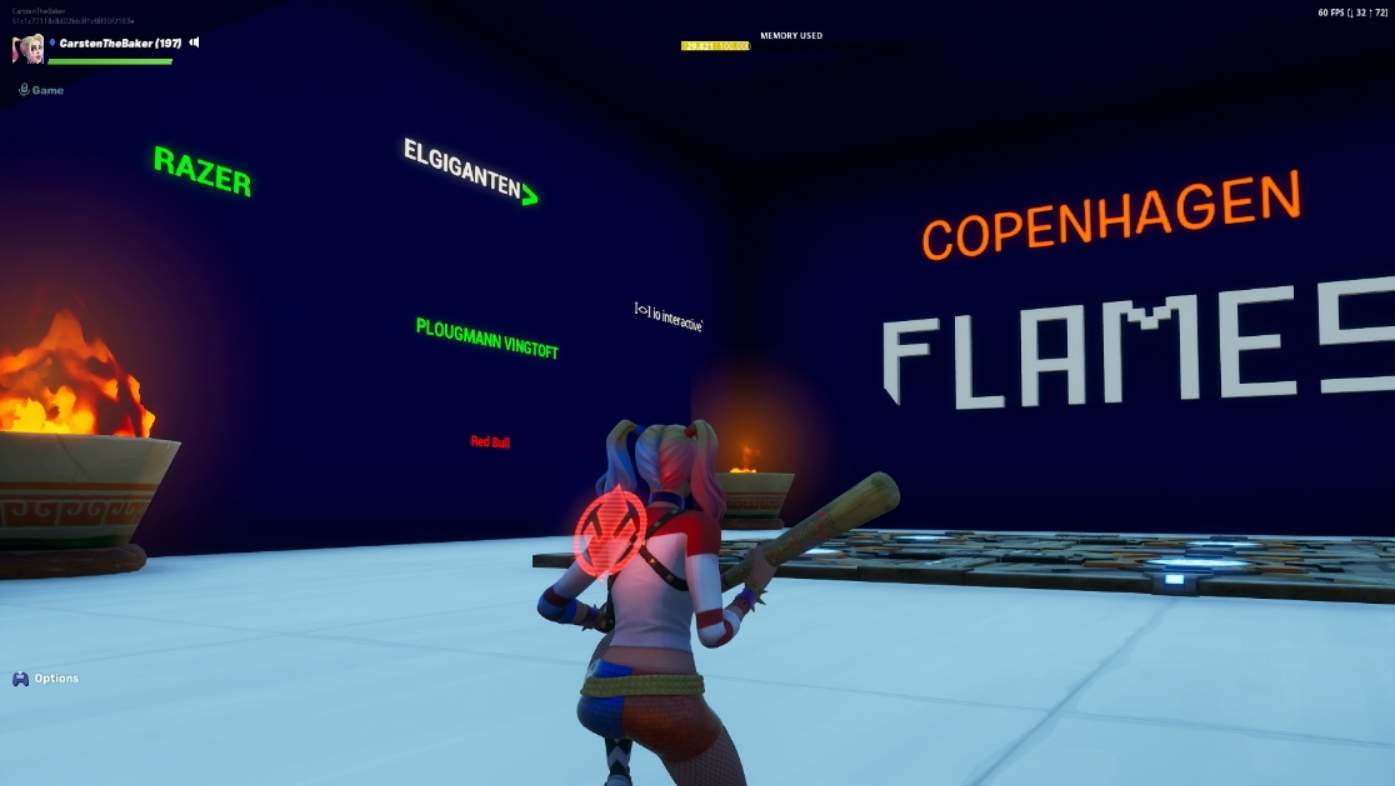Screen dimensions: 1395x786
Task: Open the Options menu
Action: [55, 678]
